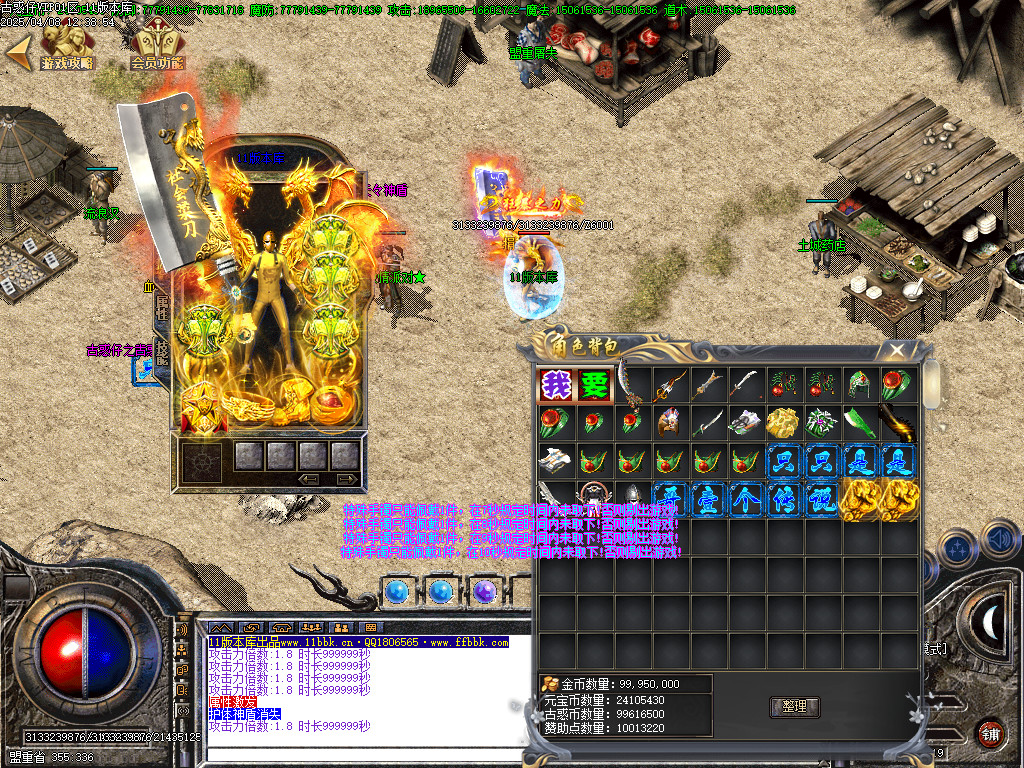This screenshot has height=768, width=1024.
Task: Open the round 铺 shop button
Action: (x=991, y=732)
